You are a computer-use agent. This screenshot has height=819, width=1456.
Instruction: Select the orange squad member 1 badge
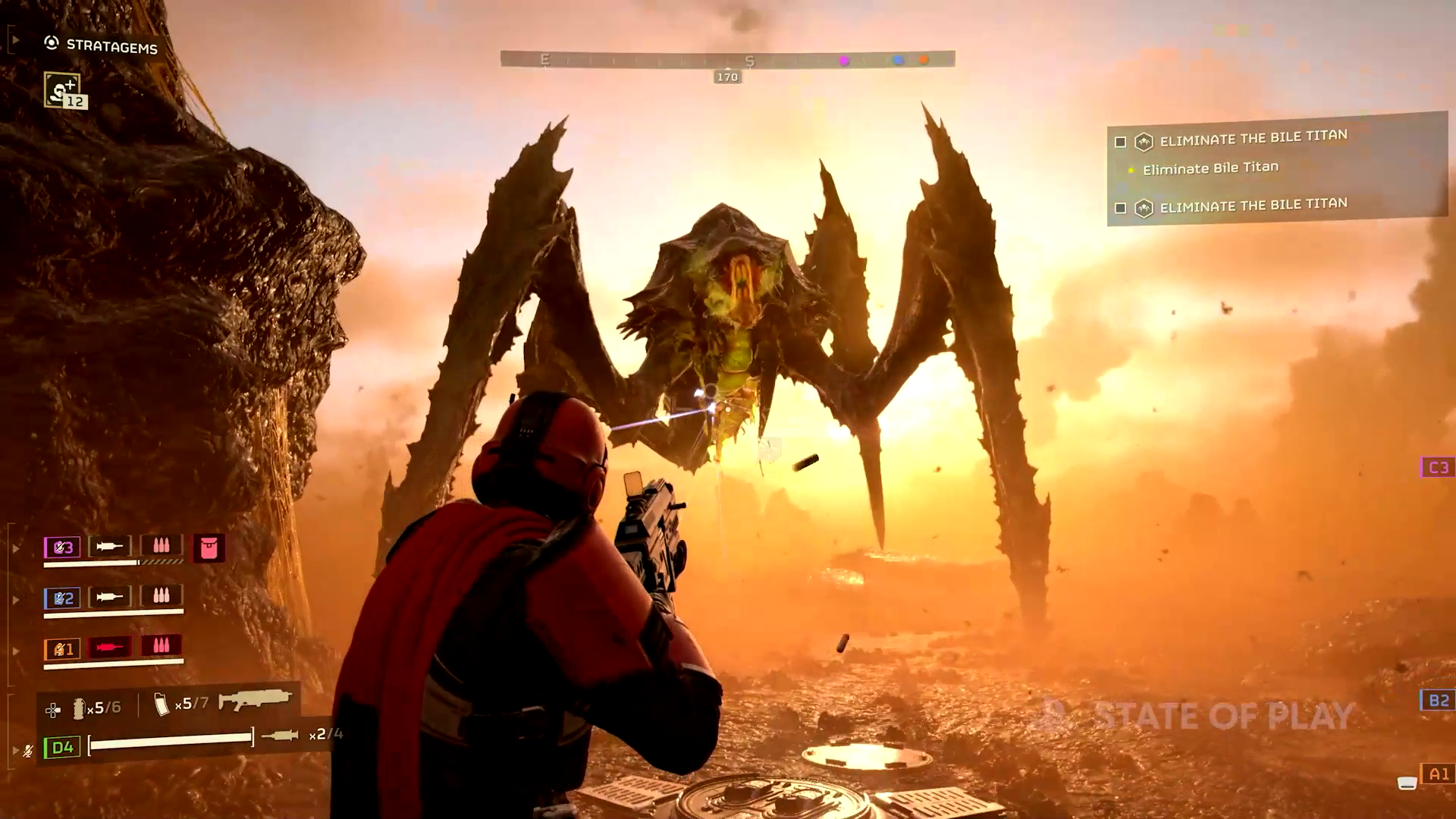[x=62, y=649]
